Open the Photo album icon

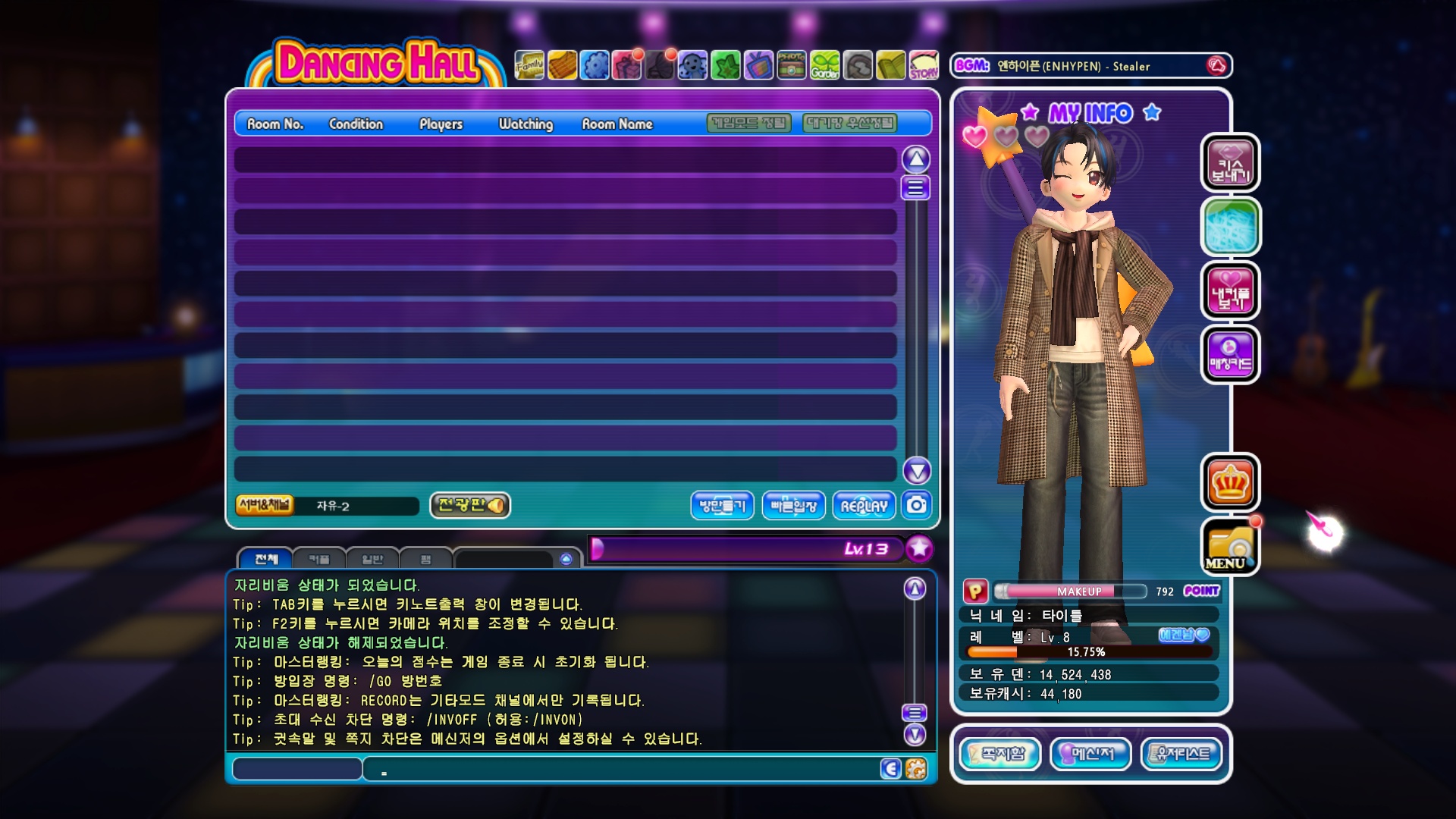pyautogui.click(x=791, y=66)
